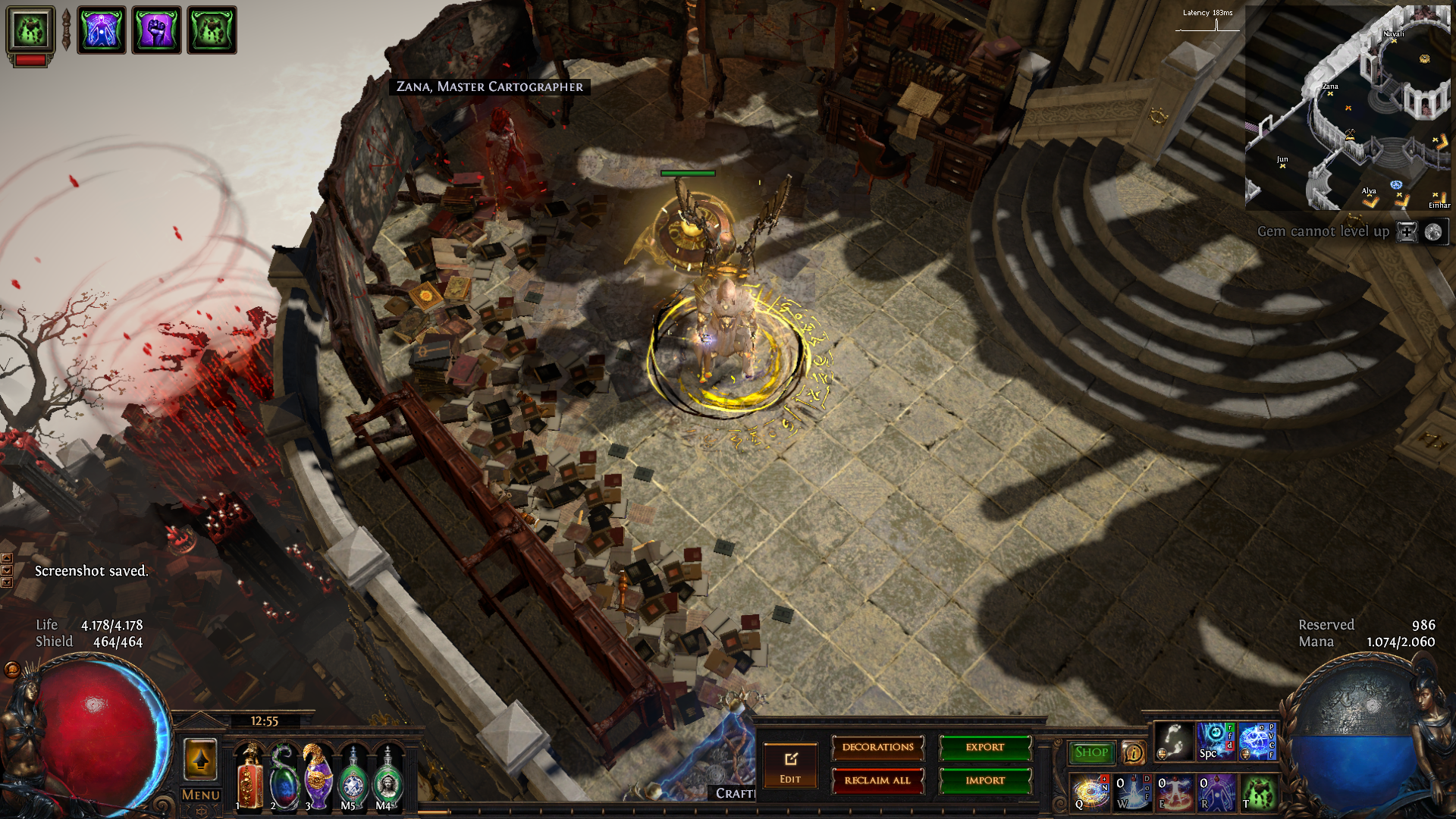The width and height of the screenshot is (1456, 819).
Task: Activate the golden ring skill on Q
Action: pyautogui.click(x=1090, y=792)
